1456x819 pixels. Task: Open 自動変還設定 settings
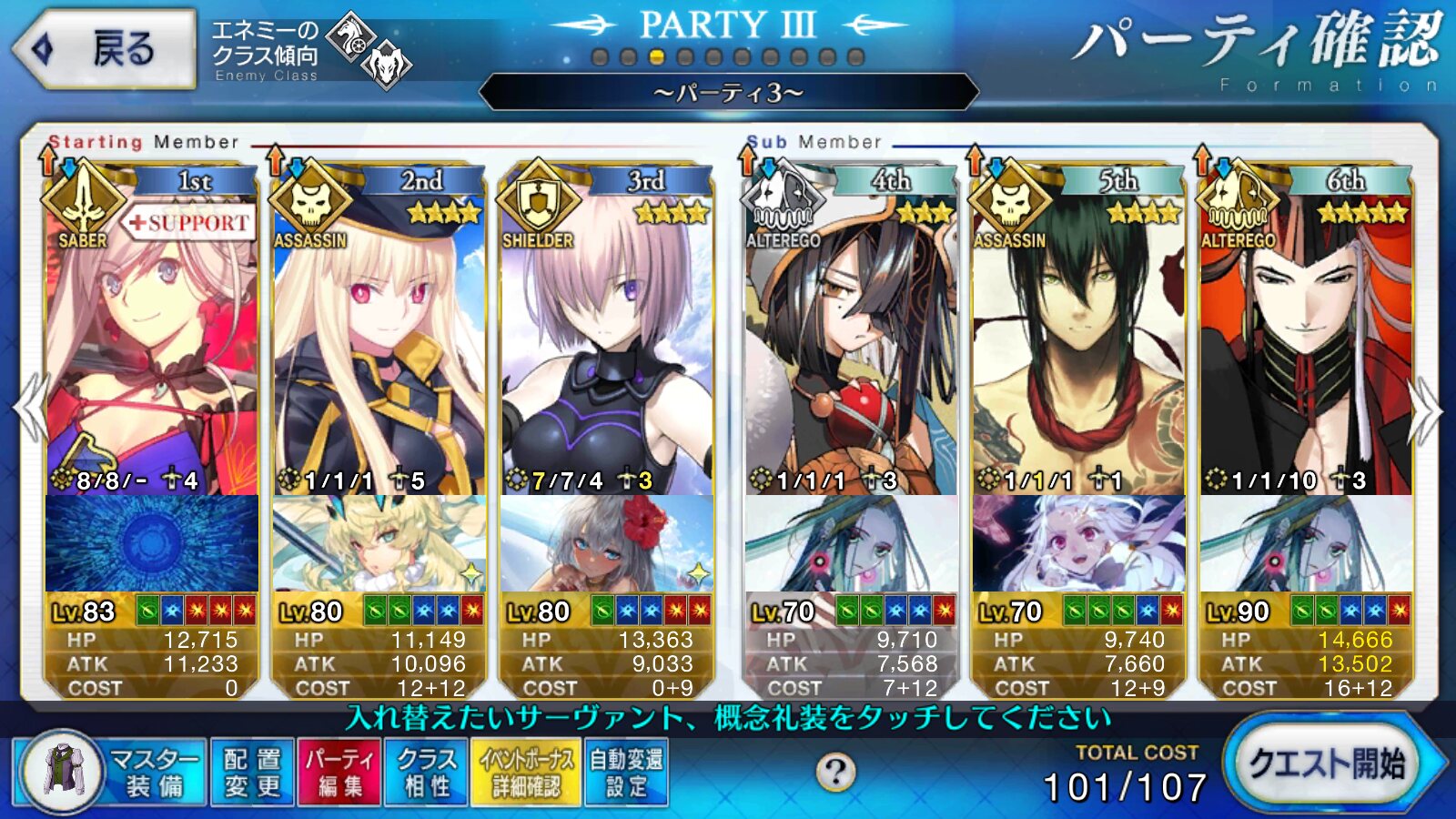tap(626, 772)
